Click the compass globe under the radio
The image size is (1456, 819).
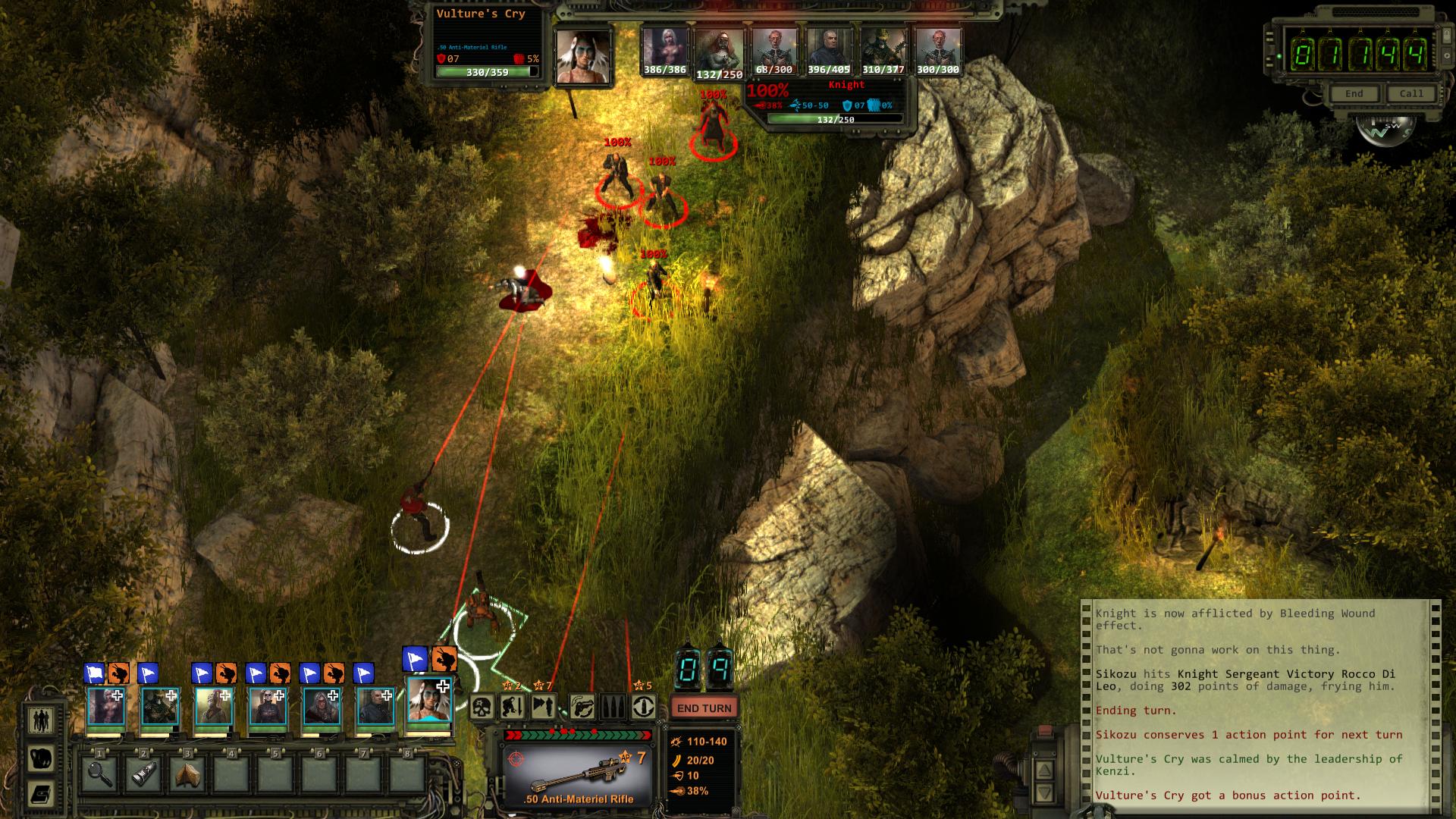coord(1384,129)
